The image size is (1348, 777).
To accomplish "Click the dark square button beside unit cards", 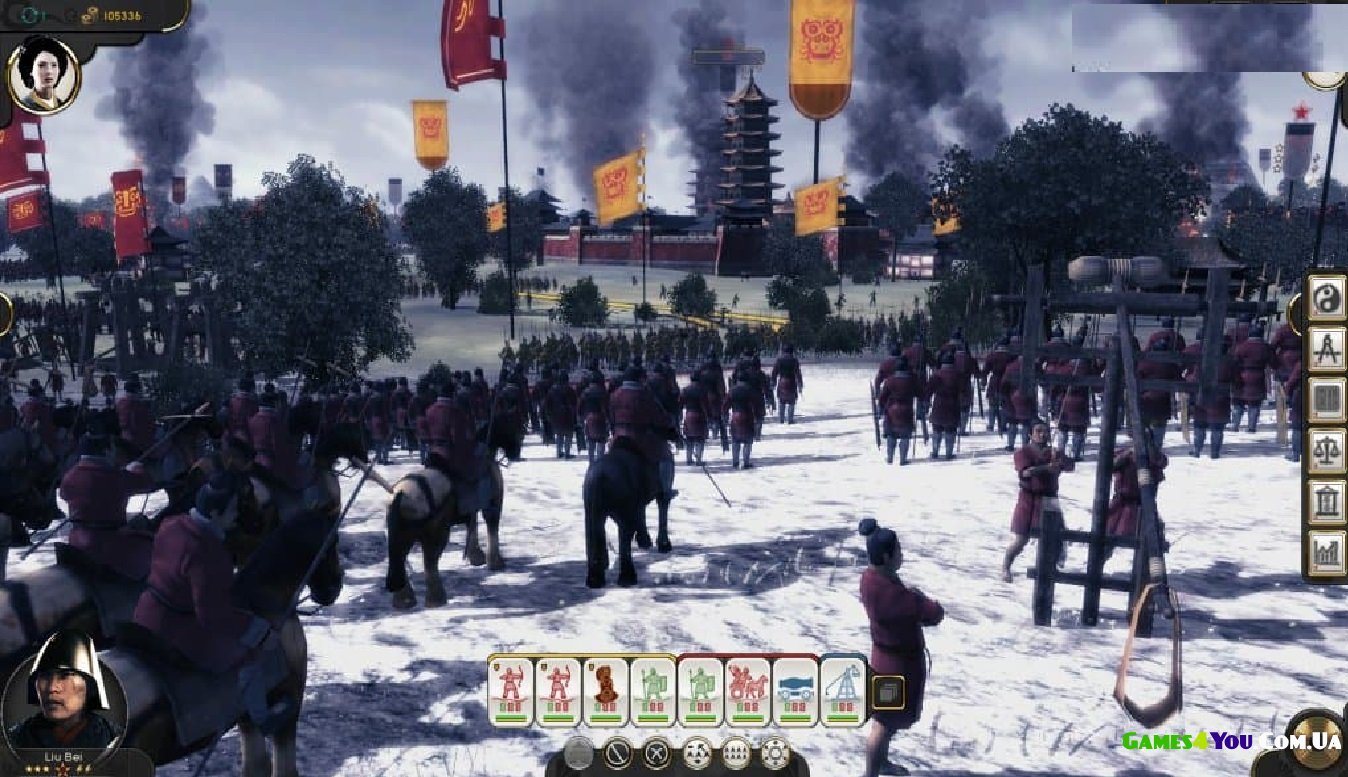I will click(x=888, y=692).
